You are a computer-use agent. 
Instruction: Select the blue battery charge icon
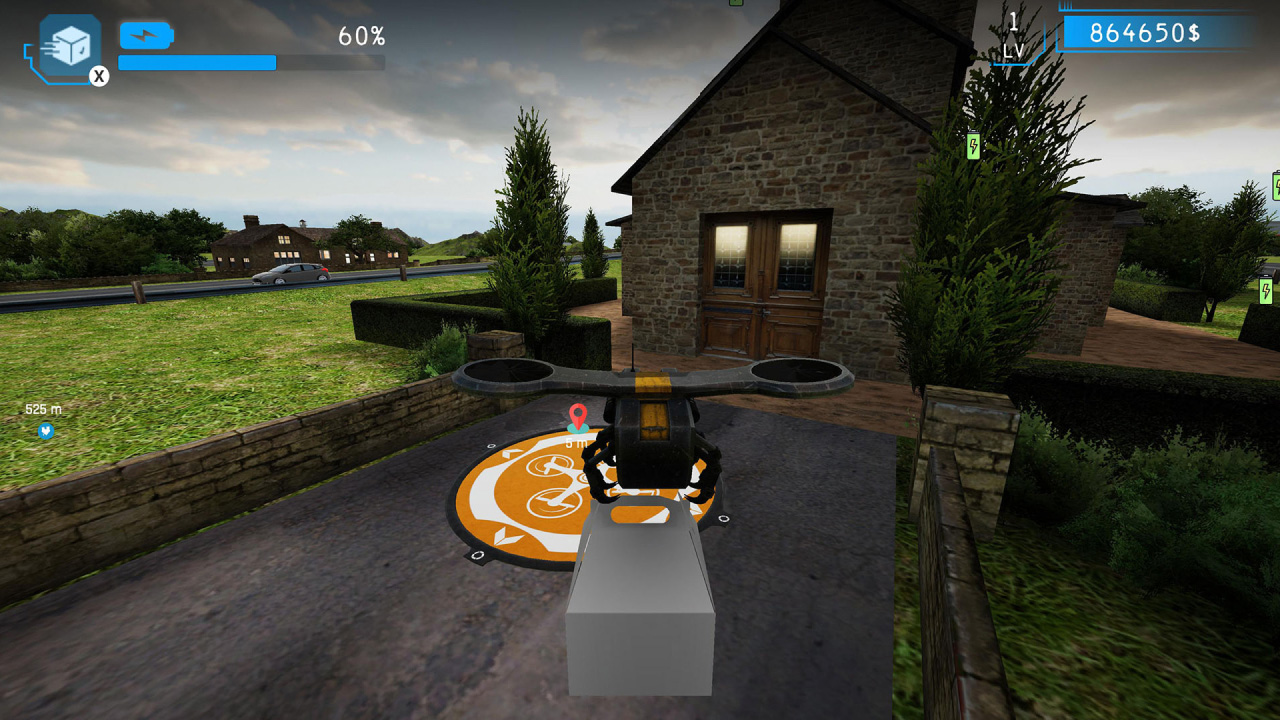[x=144, y=34]
